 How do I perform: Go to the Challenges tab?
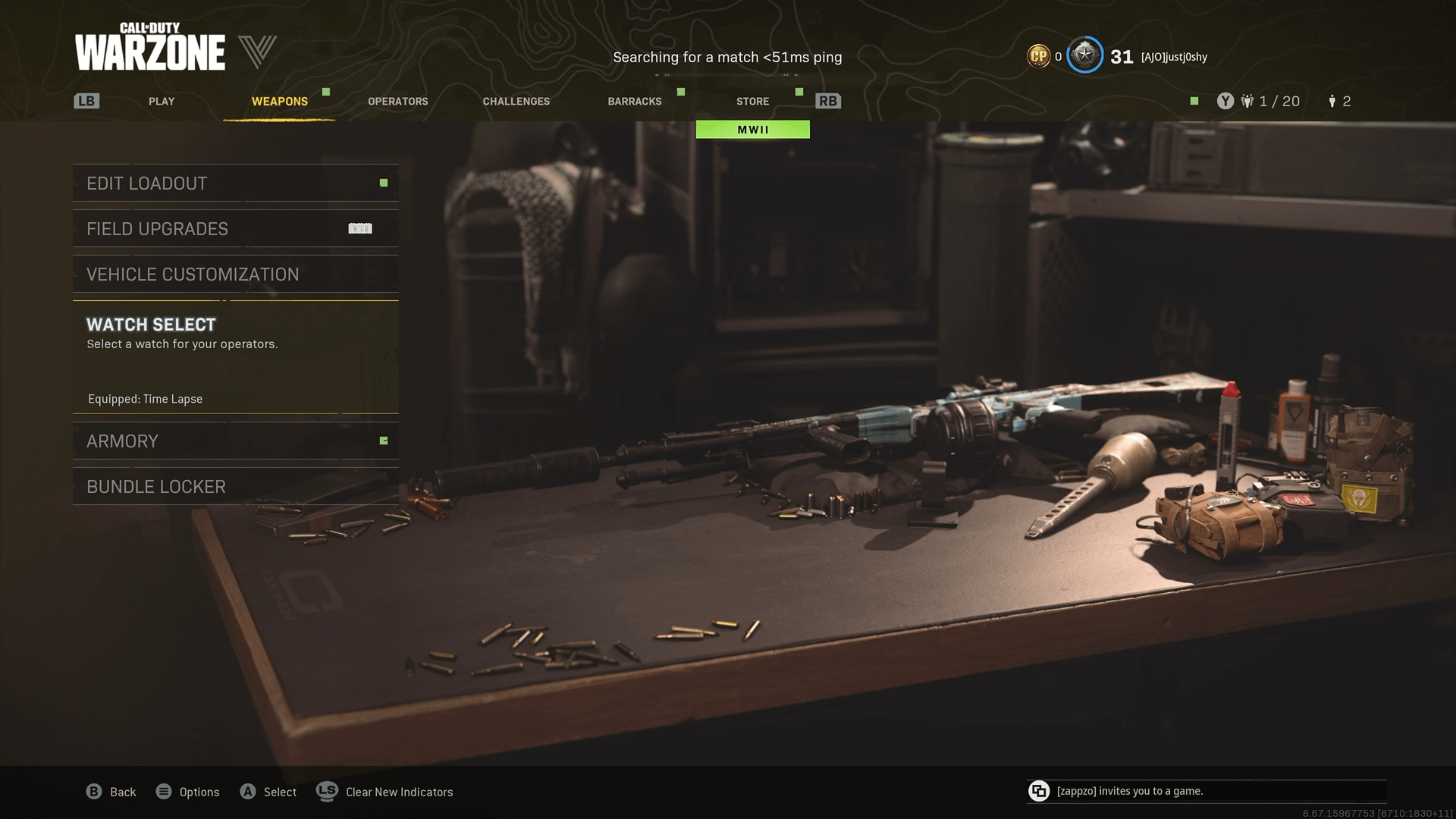pyautogui.click(x=516, y=102)
